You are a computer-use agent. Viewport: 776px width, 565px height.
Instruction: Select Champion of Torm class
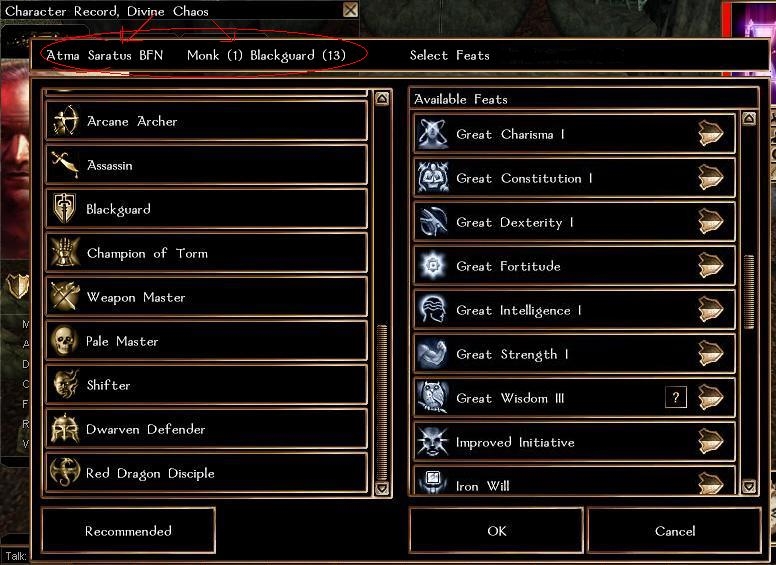pos(206,254)
